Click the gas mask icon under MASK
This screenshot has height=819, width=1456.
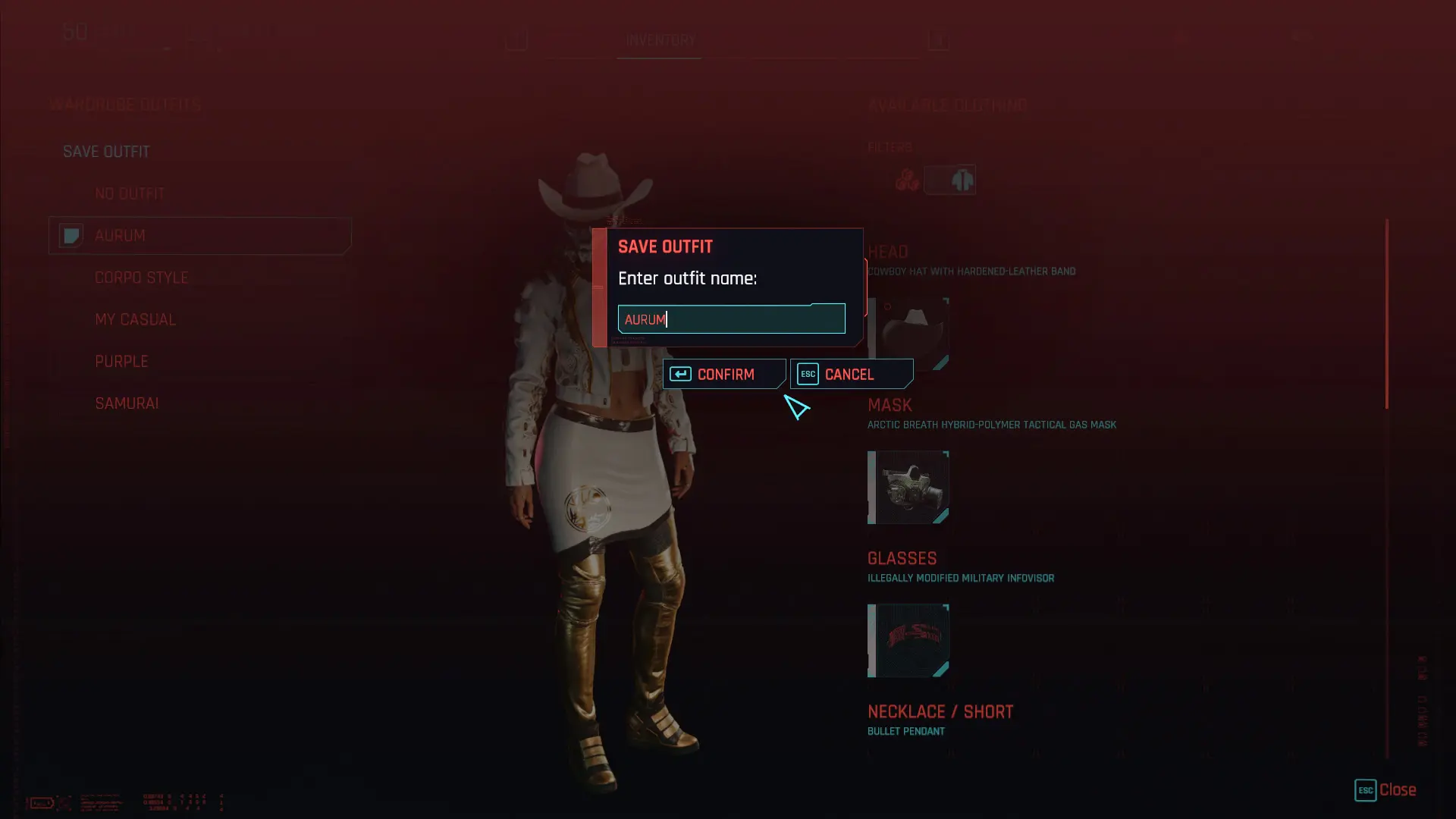tap(908, 488)
